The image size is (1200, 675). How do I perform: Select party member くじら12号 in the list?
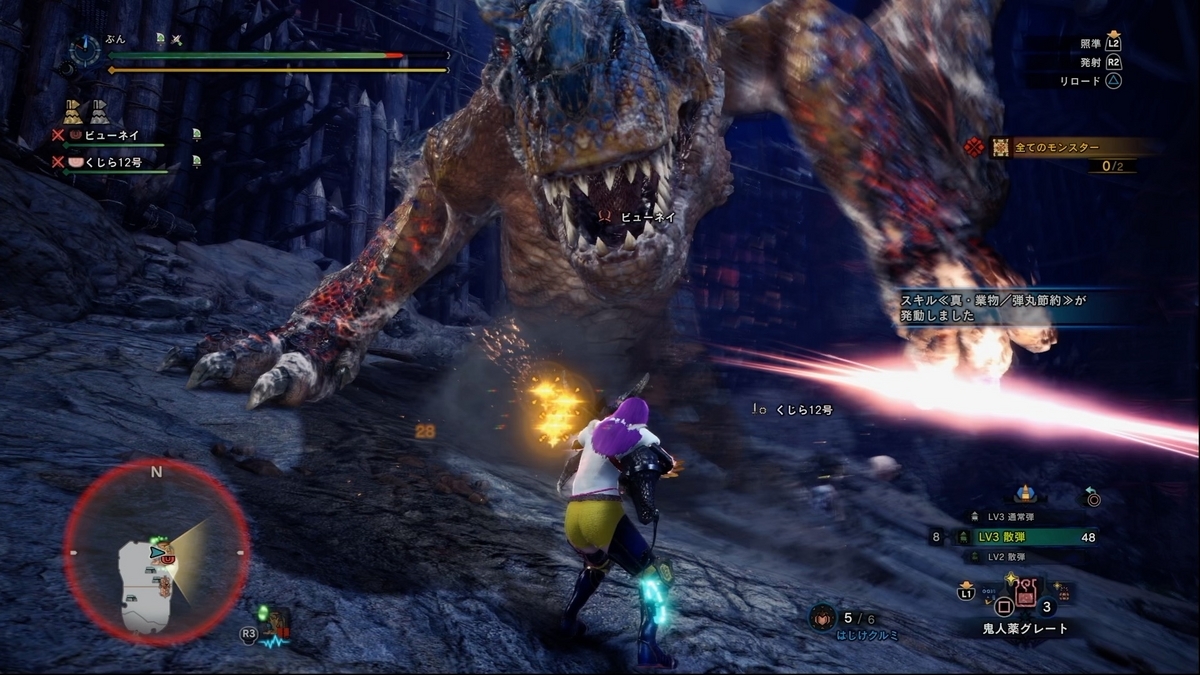[110, 161]
